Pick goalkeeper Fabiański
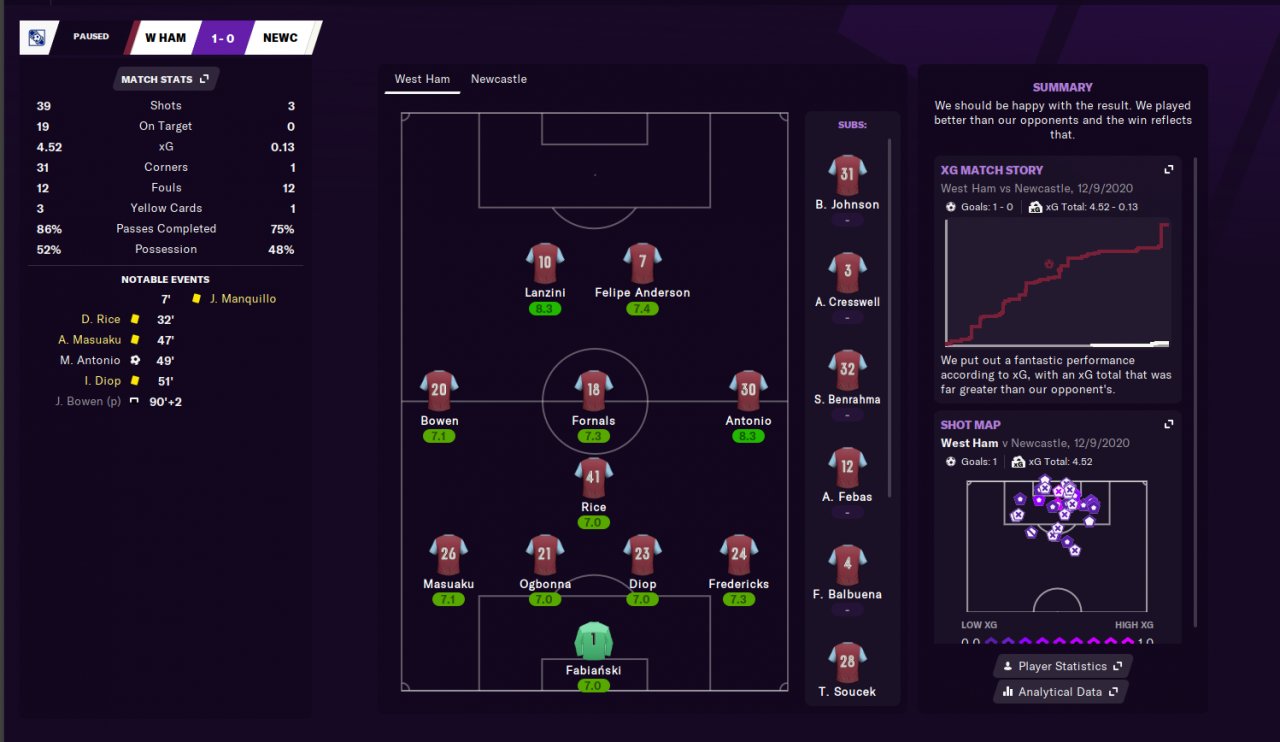 pyautogui.click(x=593, y=642)
